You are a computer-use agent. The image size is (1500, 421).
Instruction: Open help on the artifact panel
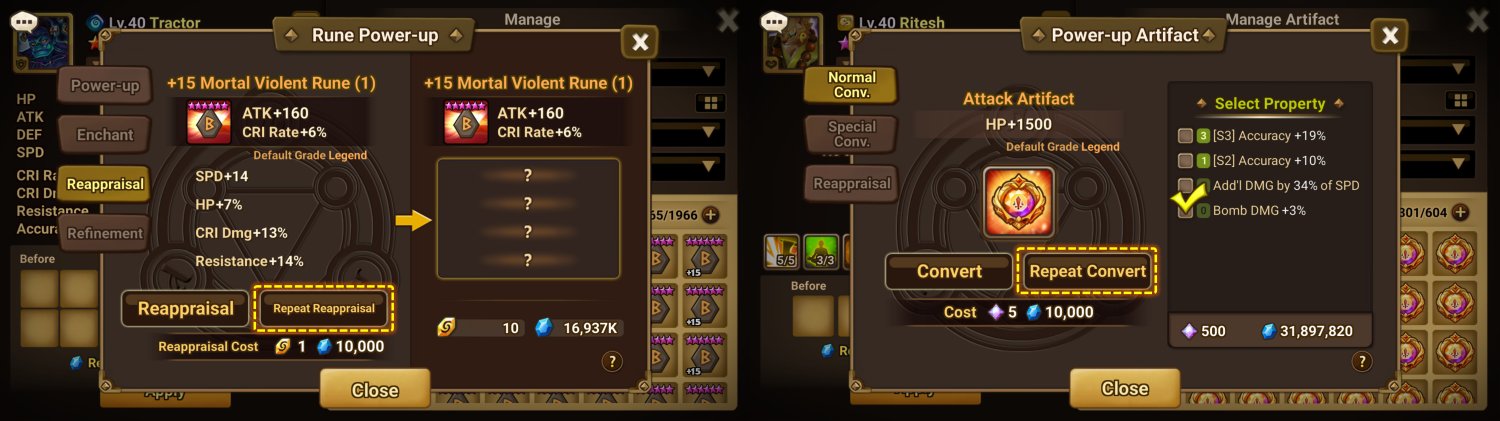(1360, 362)
